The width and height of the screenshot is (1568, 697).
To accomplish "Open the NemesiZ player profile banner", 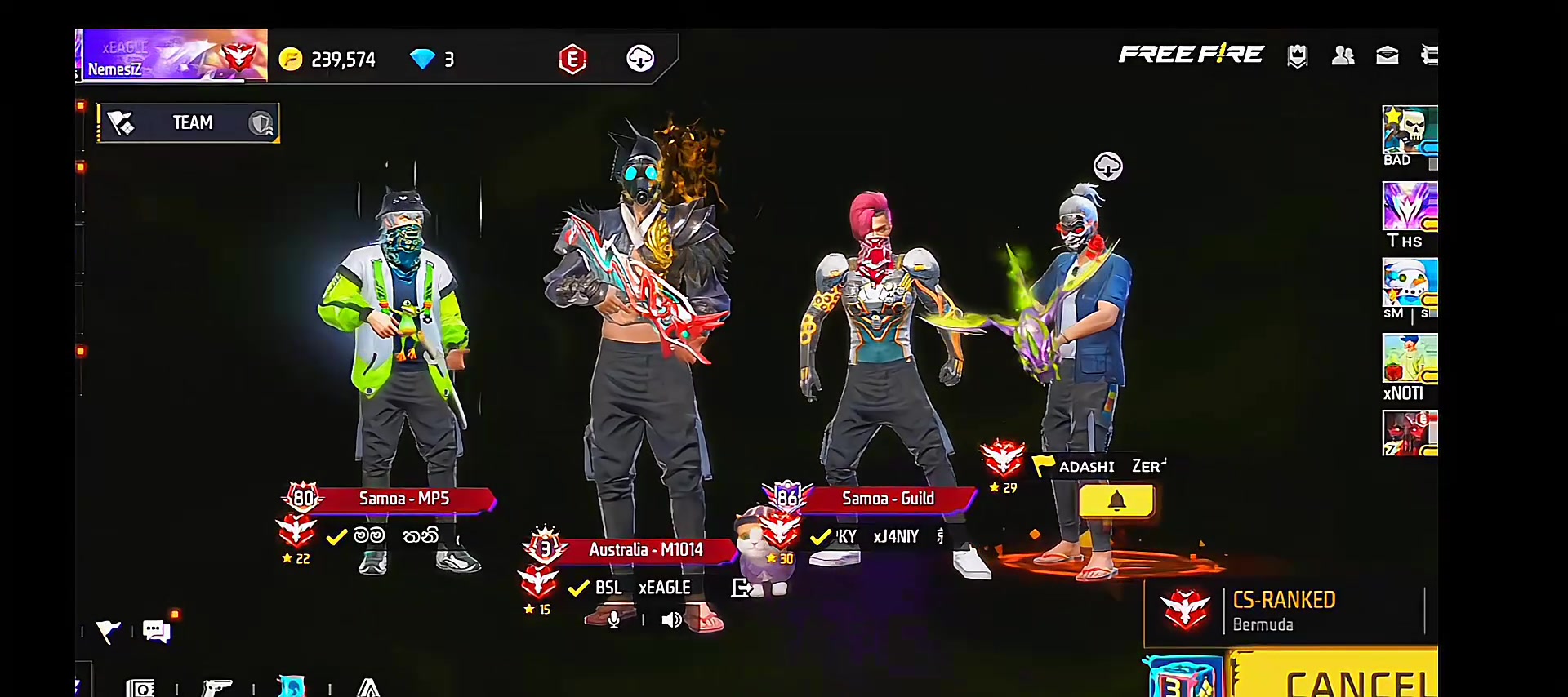I will pyautogui.click(x=173, y=55).
